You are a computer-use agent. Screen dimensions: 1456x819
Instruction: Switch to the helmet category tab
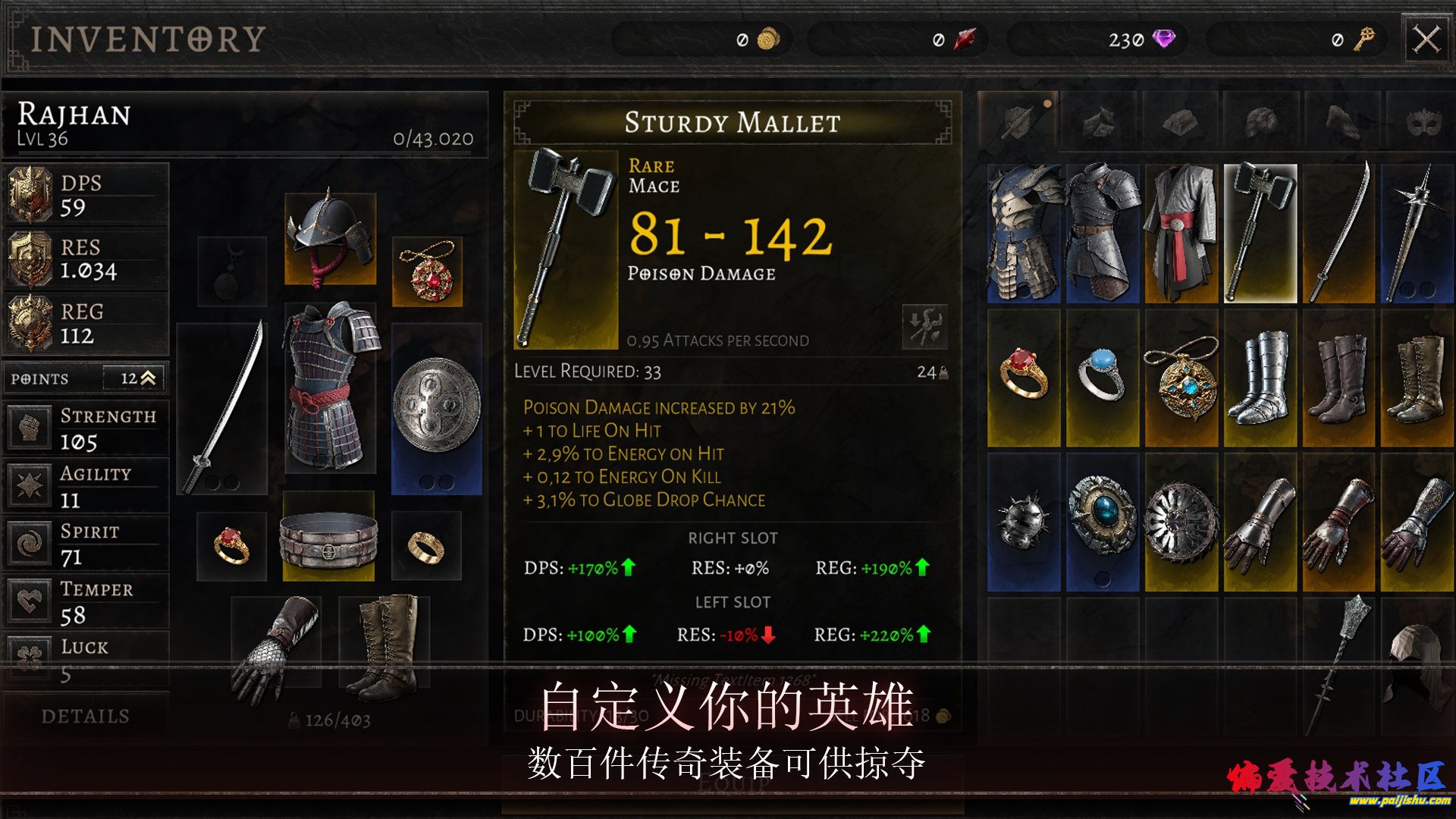coord(1260,121)
